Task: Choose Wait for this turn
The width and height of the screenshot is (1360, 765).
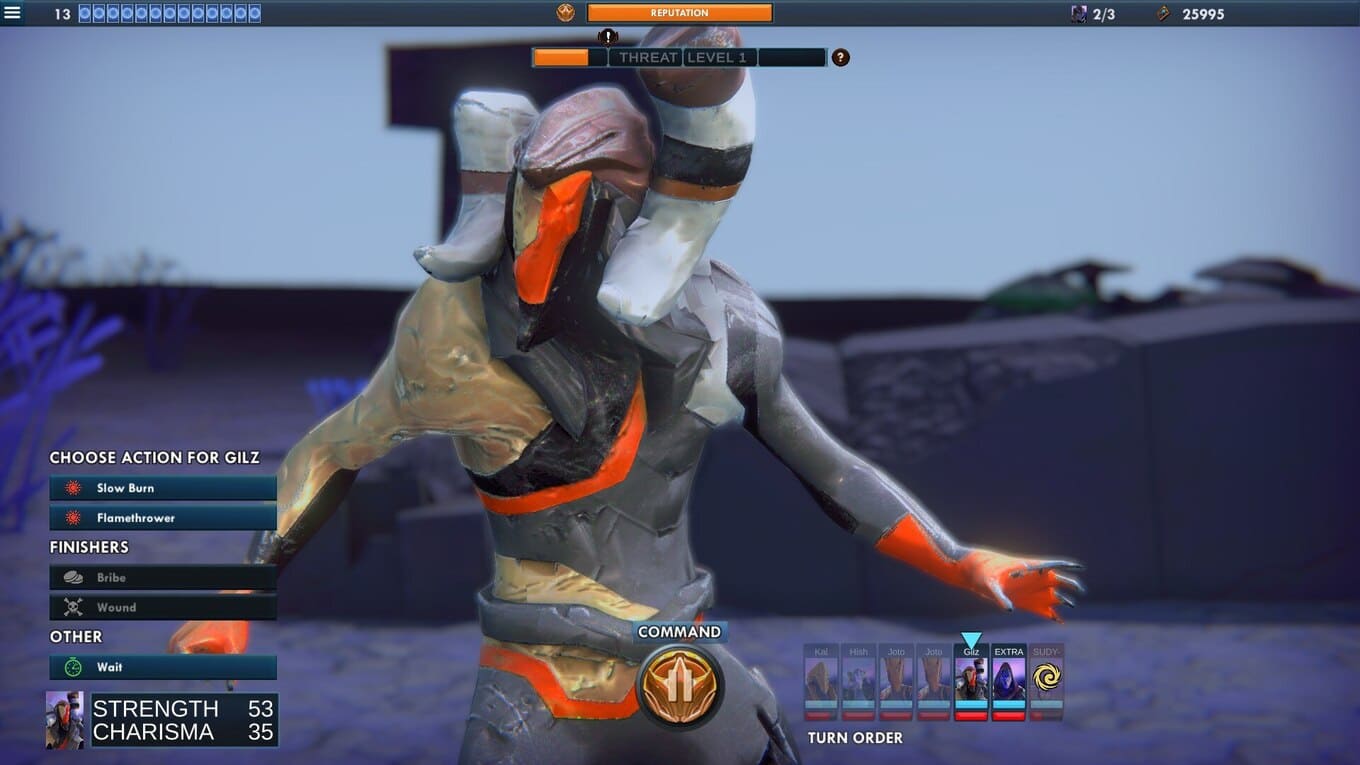Action: [x=163, y=667]
